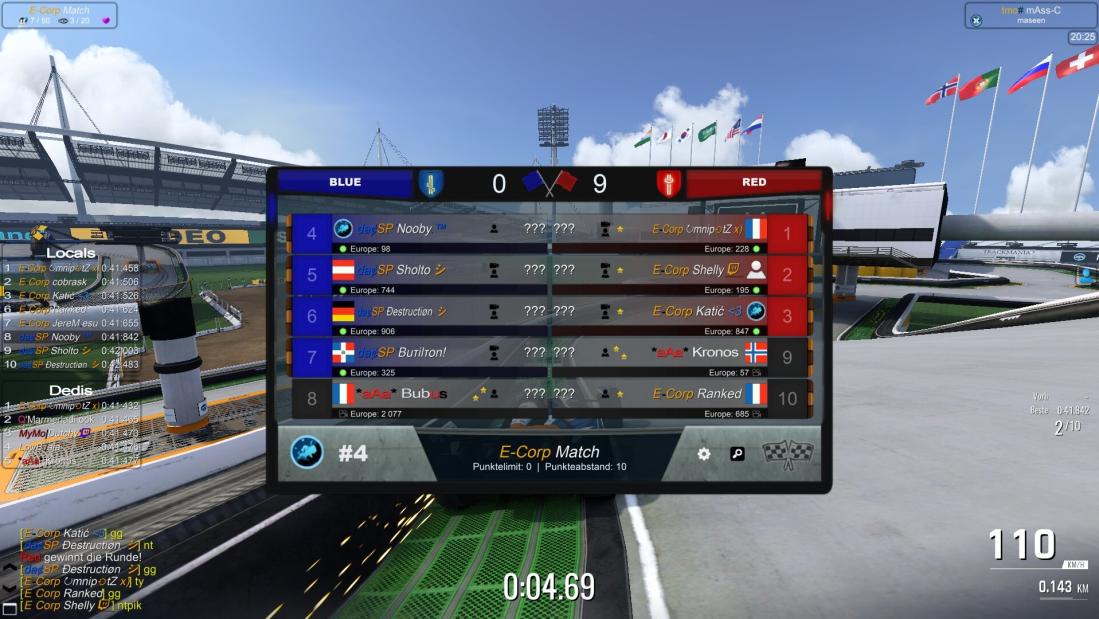Select player Bubus's scoreboard row

click(420, 398)
